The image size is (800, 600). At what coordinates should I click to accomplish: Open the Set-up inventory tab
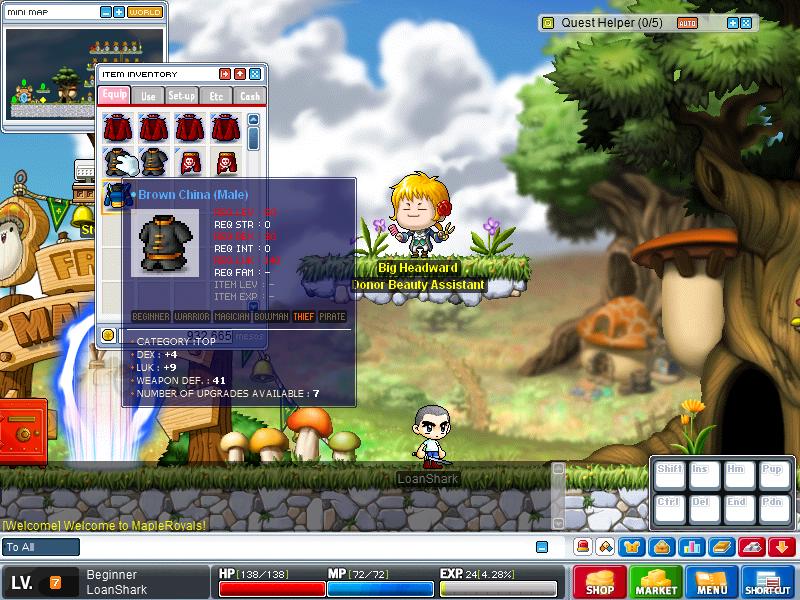click(x=182, y=96)
